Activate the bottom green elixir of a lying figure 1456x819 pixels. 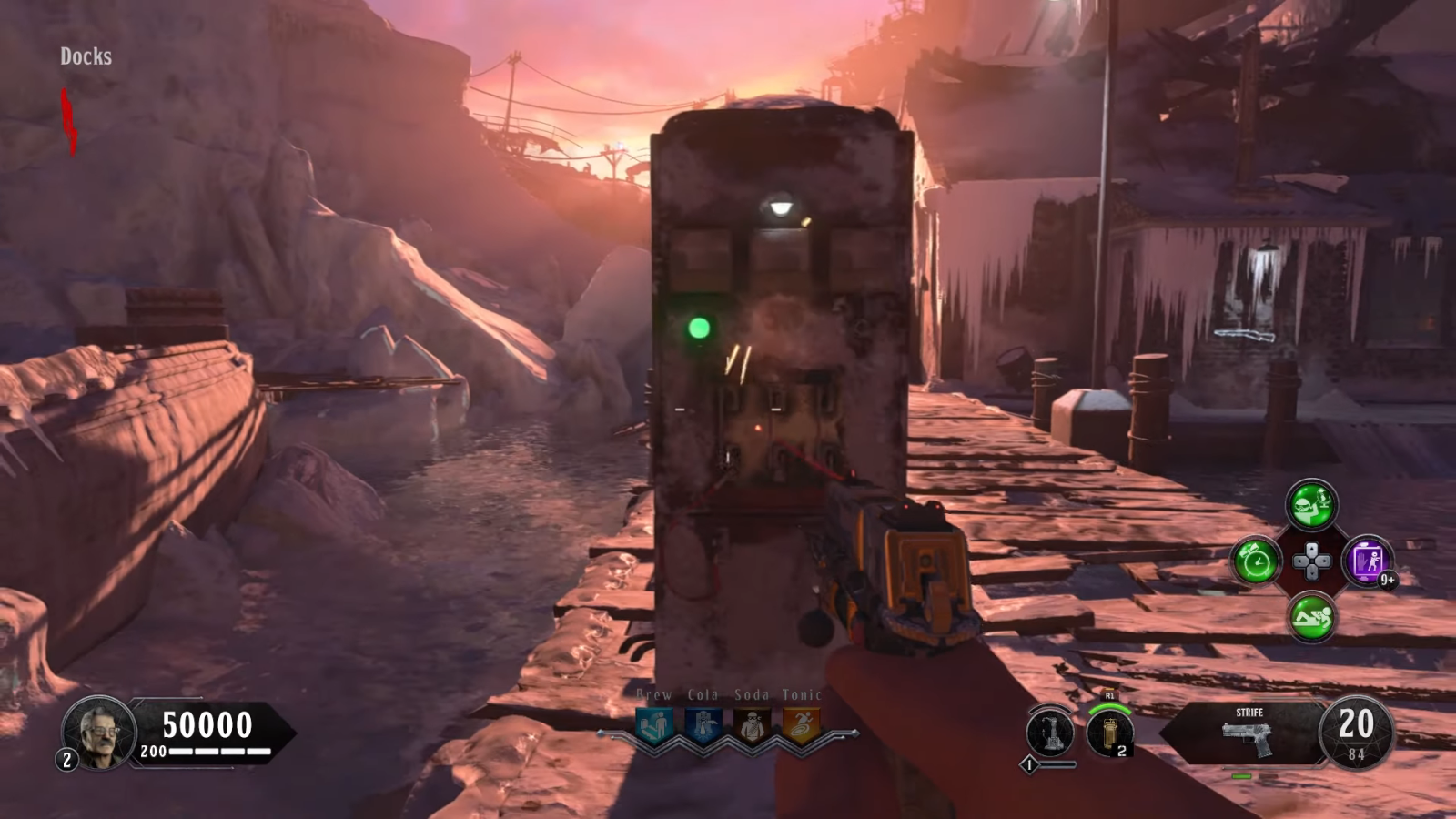[1311, 617]
